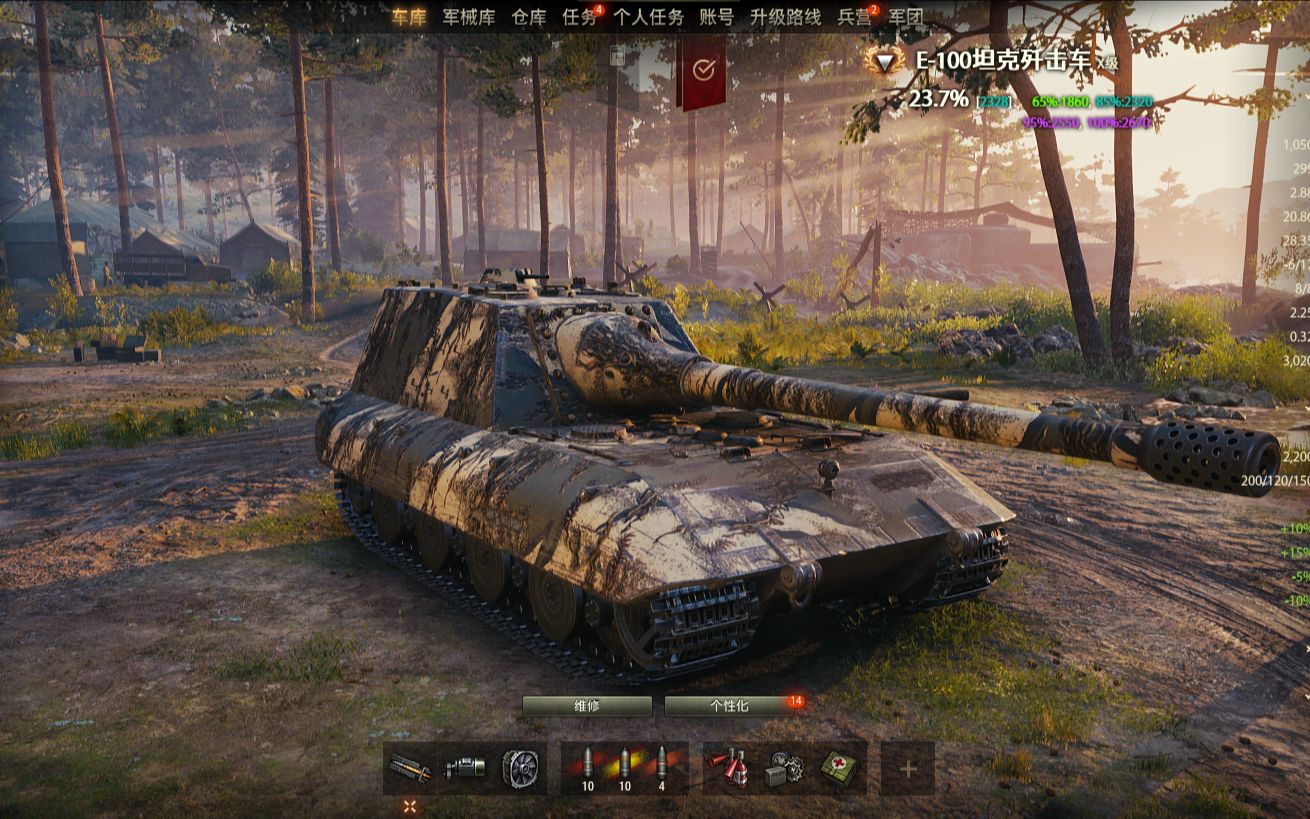Select the gun rammer equipment slot
Image resolution: width=1310 pixels, height=819 pixels.
tap(410, 768)
